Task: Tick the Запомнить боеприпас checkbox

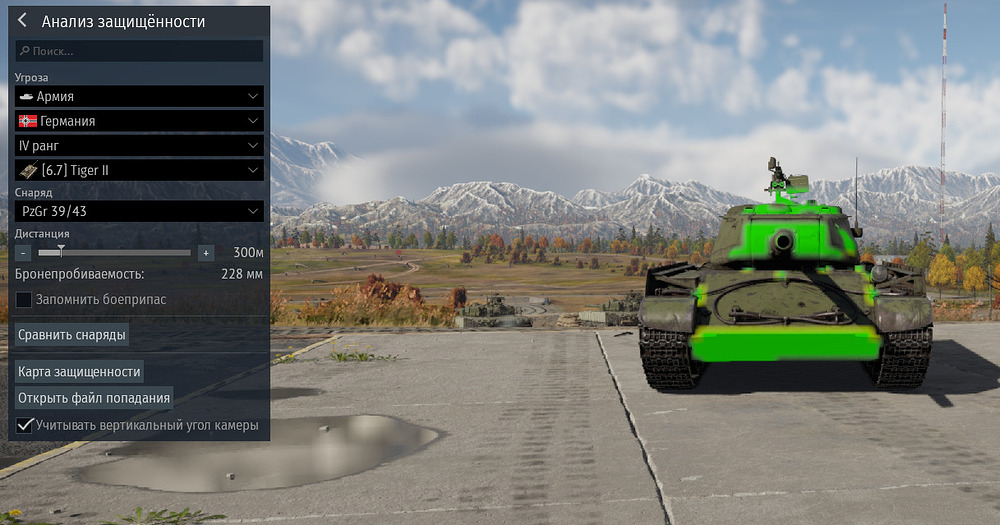Action: coord(24,299)
